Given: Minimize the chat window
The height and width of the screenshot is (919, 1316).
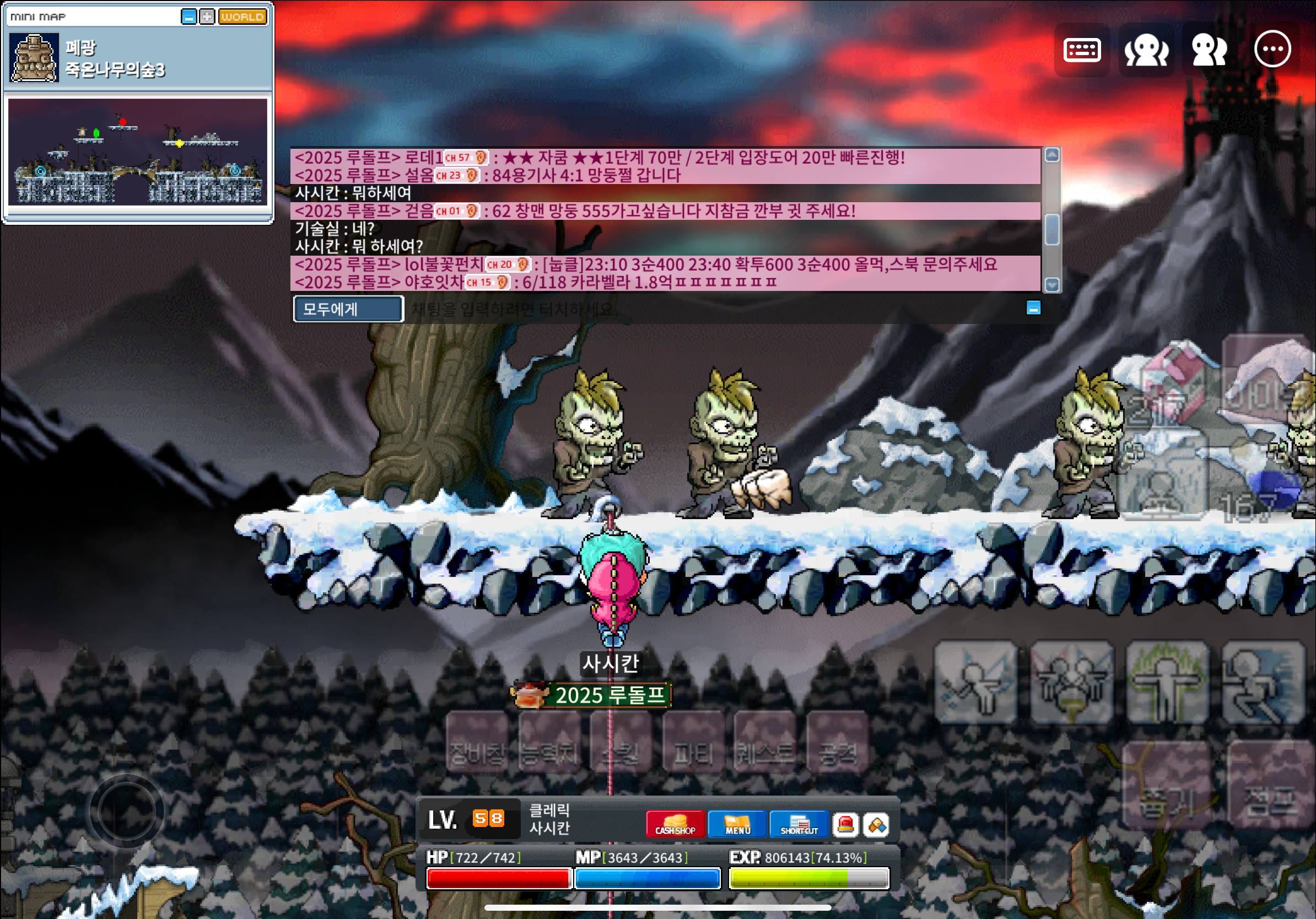Looking at the screenshot, I should pyautogui.click(x=1033, y=309).
